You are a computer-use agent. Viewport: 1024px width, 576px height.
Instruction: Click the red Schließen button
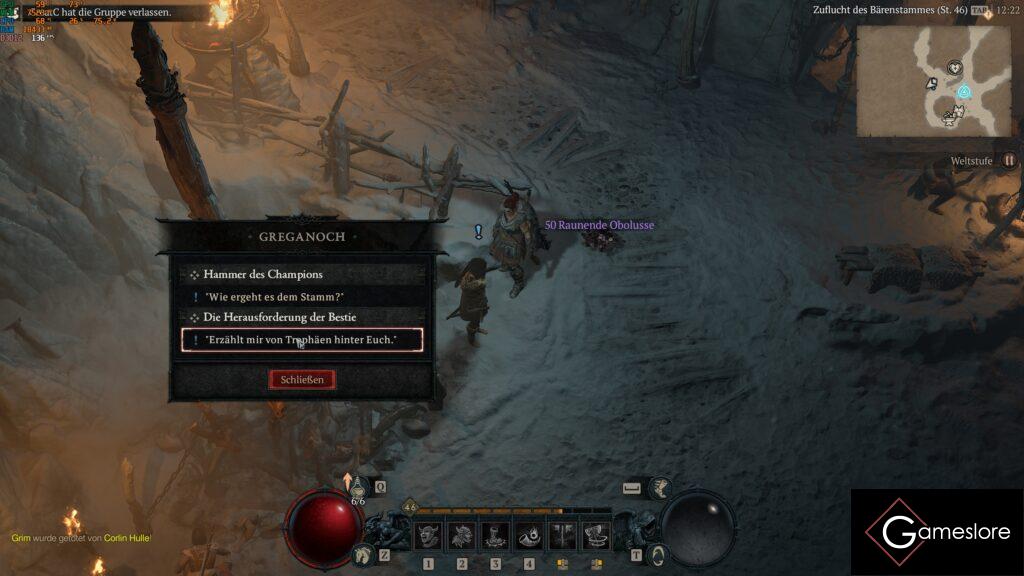tap(302, 380)
